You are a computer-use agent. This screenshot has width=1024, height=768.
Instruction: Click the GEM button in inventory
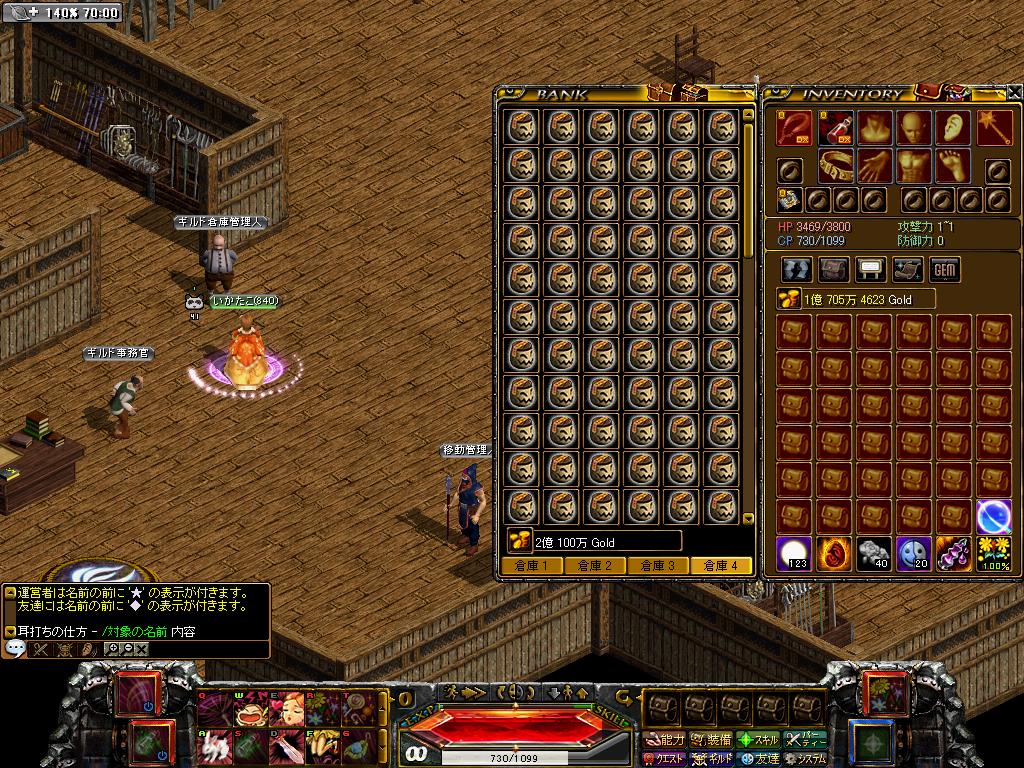pos(945,269)
